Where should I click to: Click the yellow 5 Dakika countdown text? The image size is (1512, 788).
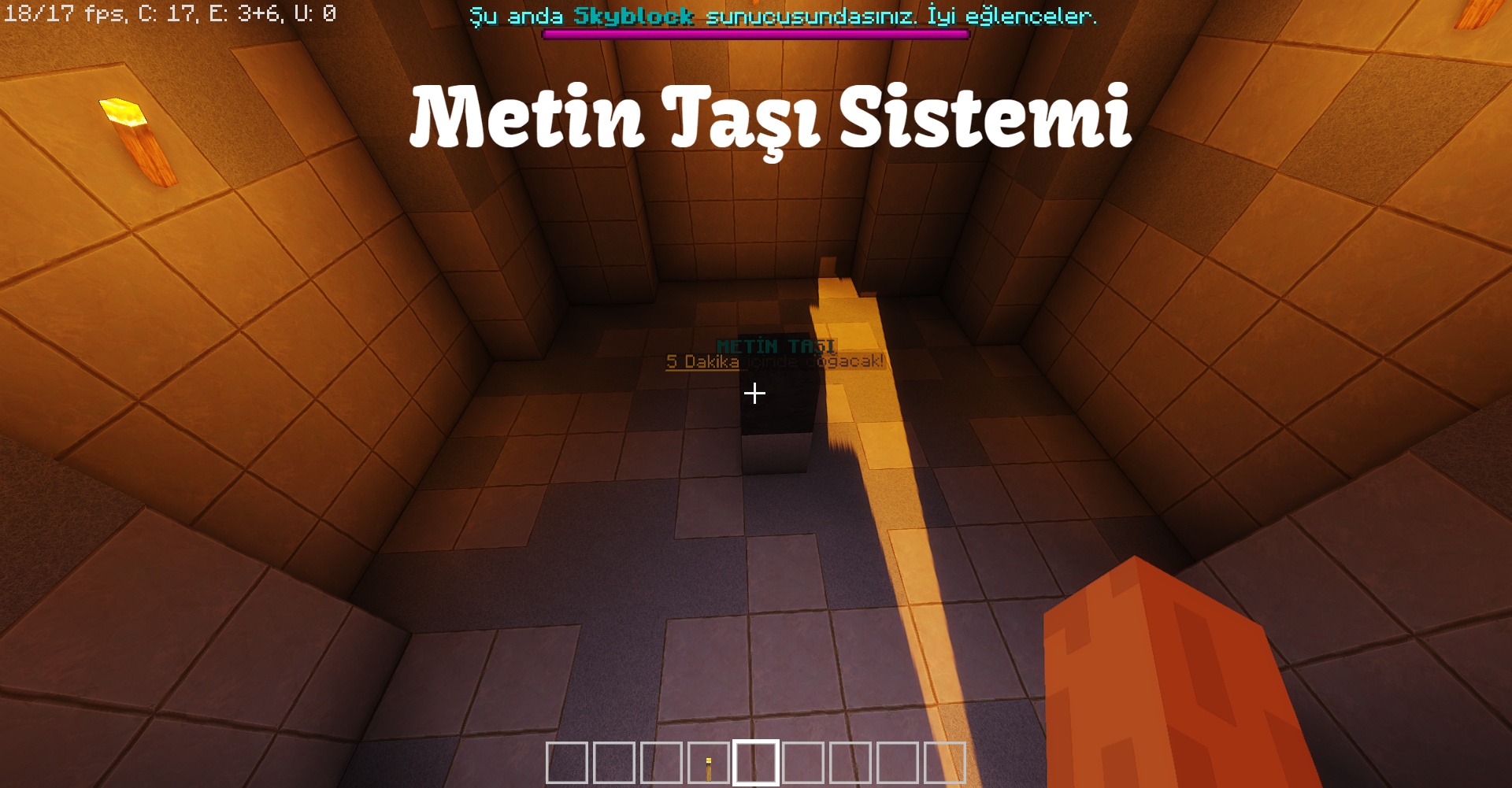pos(703,362)
